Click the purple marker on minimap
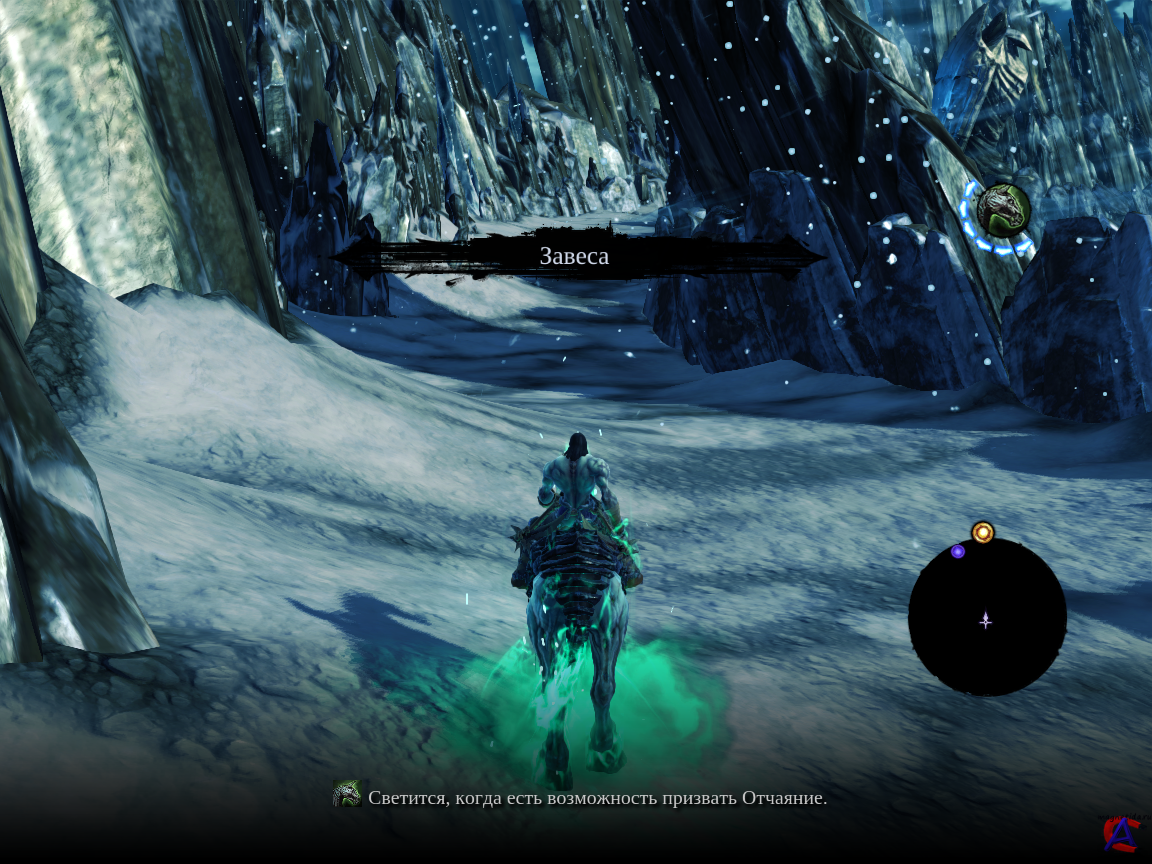The width and height of the screenshot is (1152, 864). (958, 551)
